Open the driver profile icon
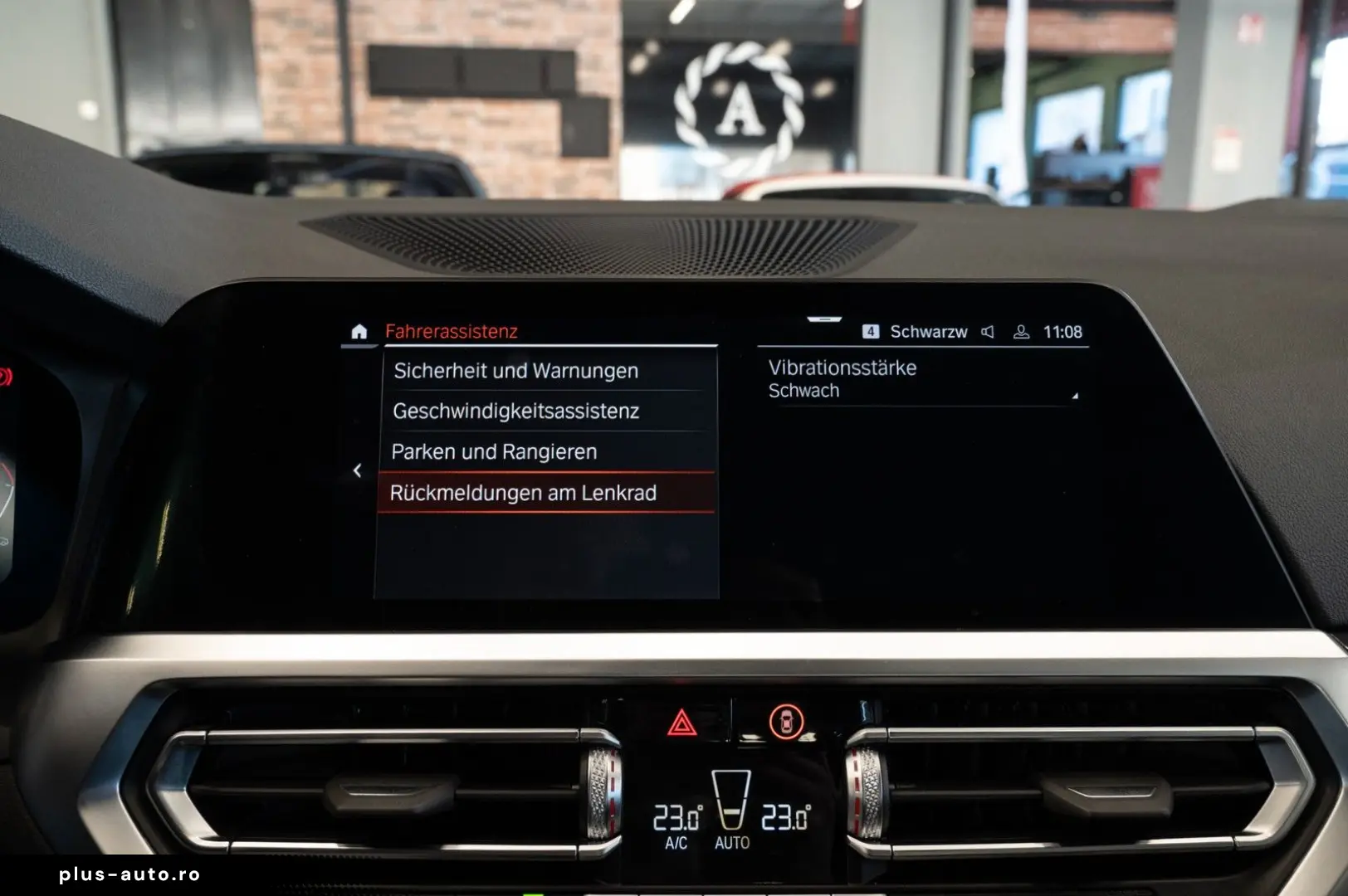This screenshot has height=896, width=1348. coord(1019,332)
